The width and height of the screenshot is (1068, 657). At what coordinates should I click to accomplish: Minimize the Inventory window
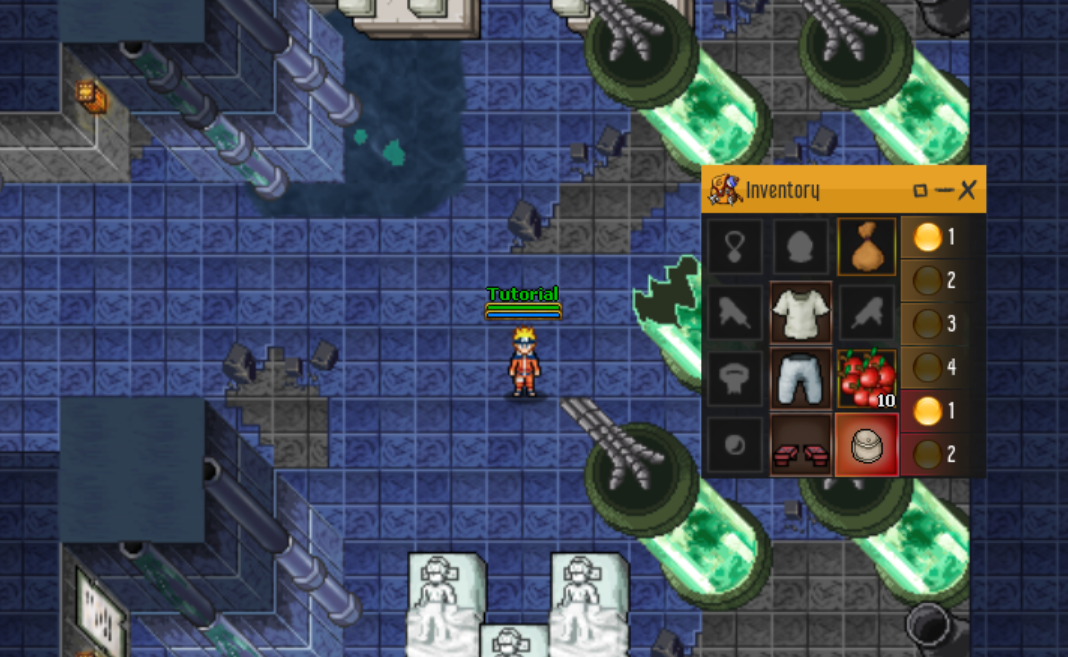[944, 190]
